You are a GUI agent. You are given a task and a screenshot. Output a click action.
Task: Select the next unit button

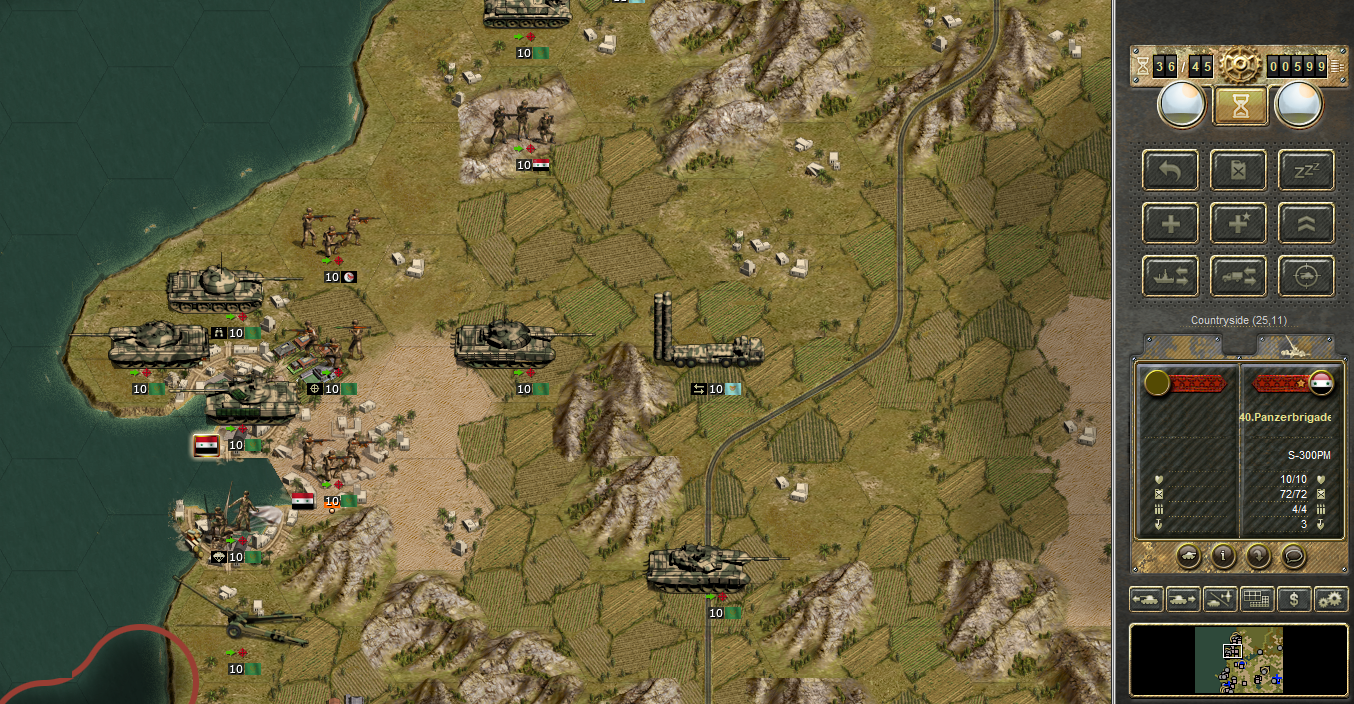click(x=1183, y=599)
